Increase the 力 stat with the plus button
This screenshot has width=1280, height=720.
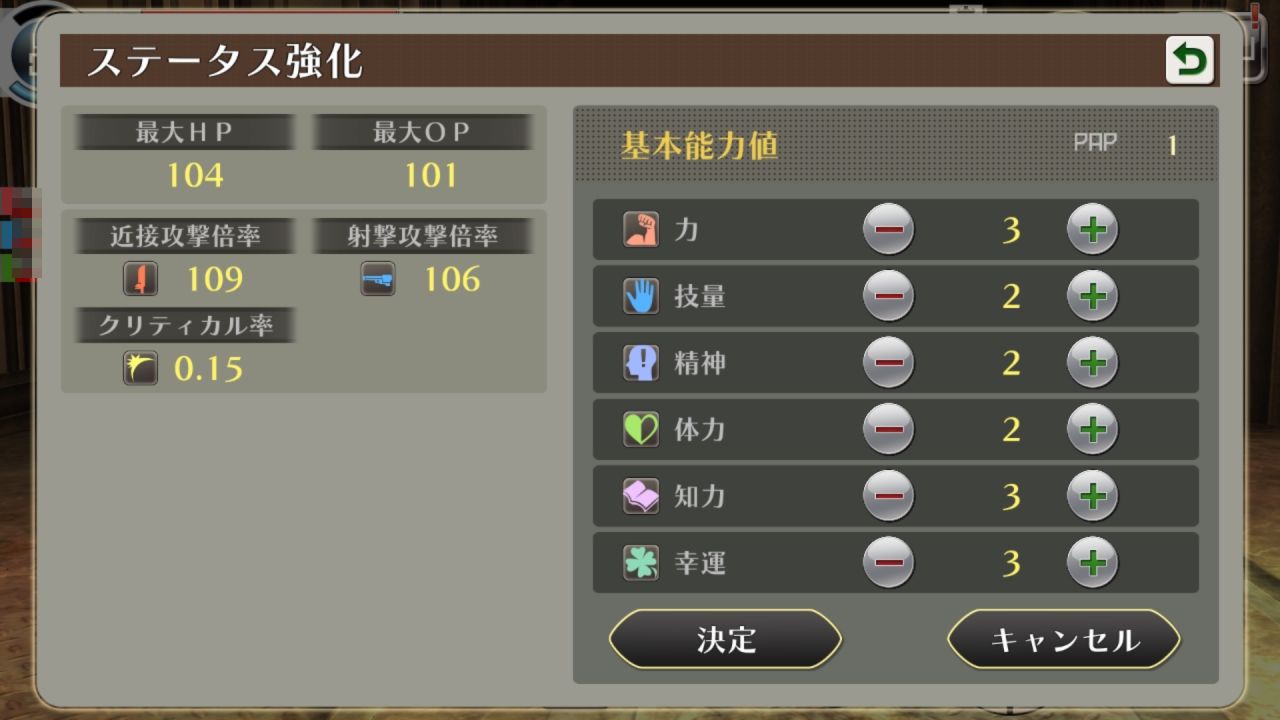point(1093,229)
